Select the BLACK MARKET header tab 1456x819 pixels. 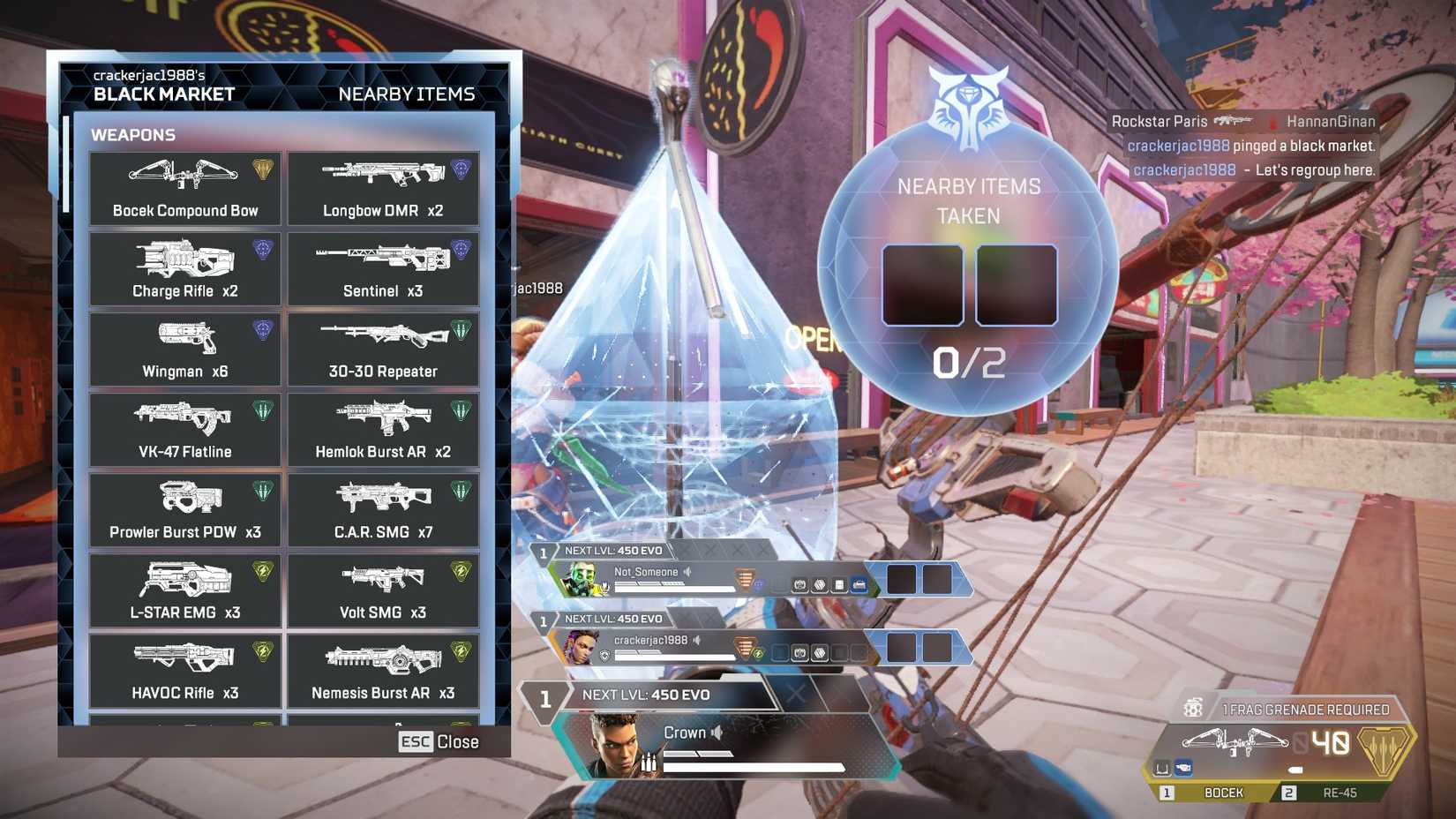click(x=162, y=94)
